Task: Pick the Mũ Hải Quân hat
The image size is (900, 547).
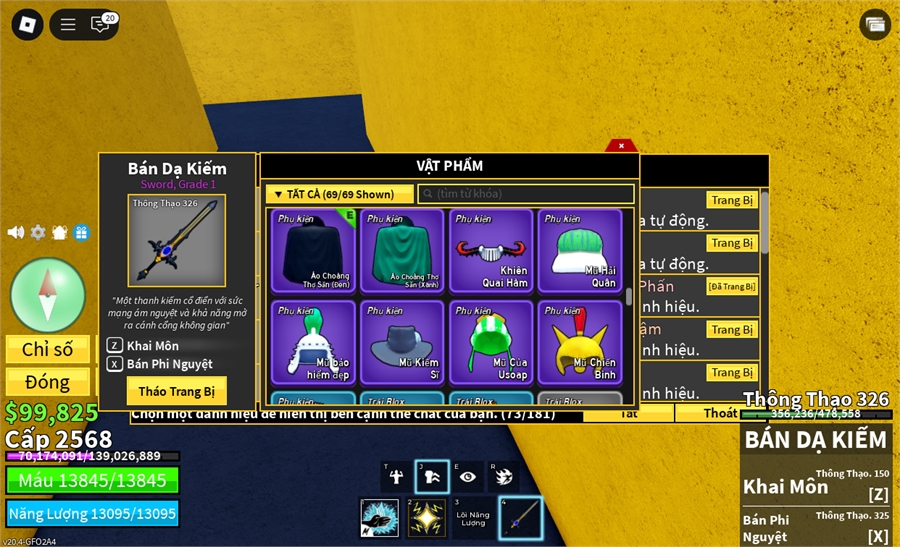Action: 579,249
